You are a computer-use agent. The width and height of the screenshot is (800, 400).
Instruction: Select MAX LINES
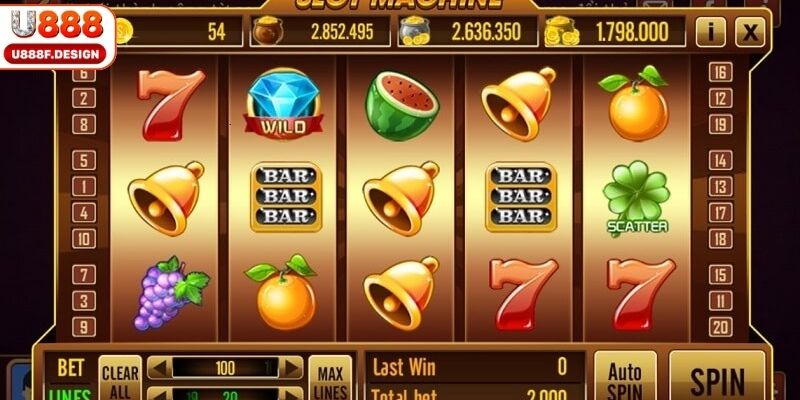(x=329, y=378)
